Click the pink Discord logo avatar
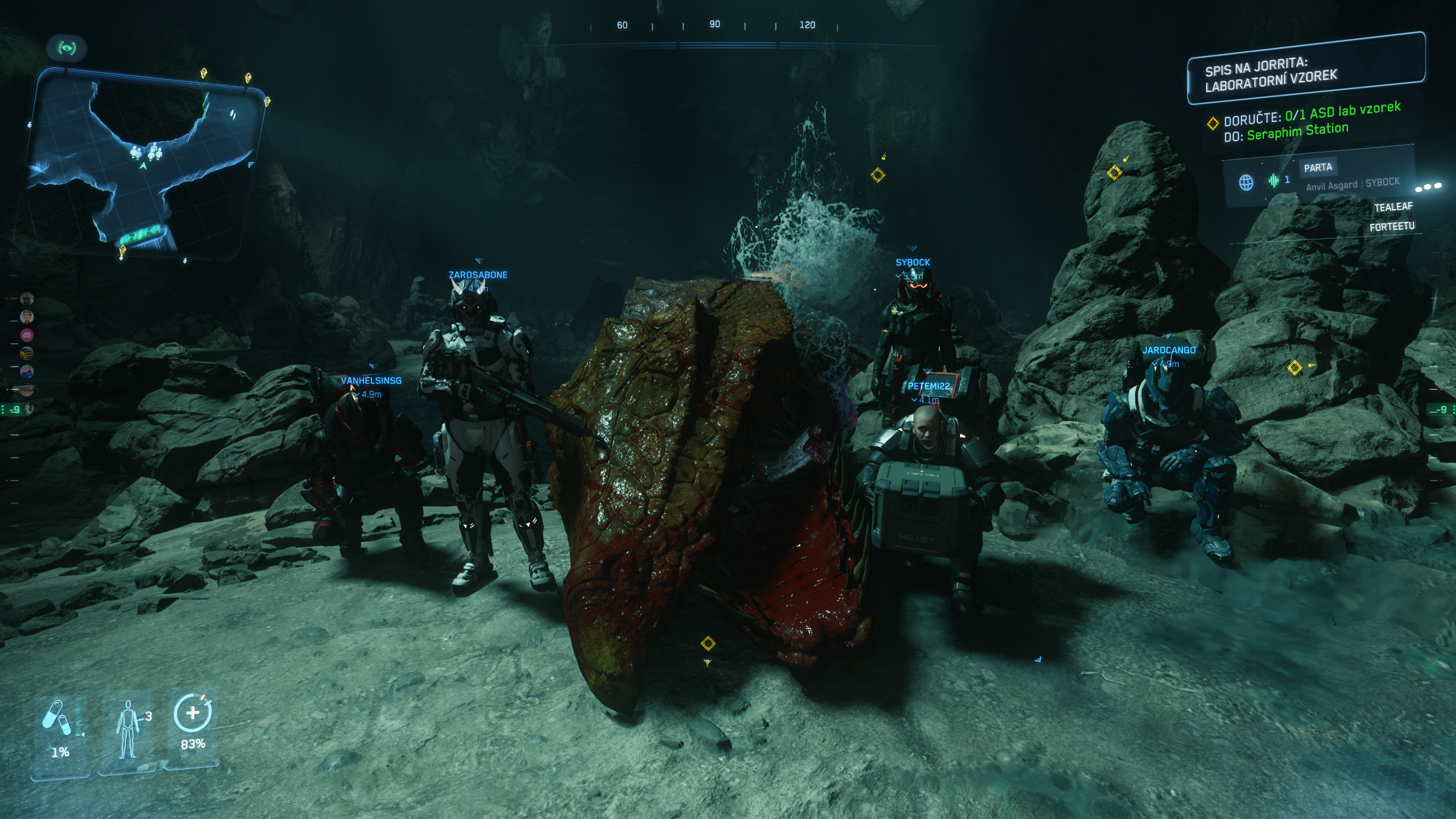This screenshot has width=1456, height=819. coord(27,335)
